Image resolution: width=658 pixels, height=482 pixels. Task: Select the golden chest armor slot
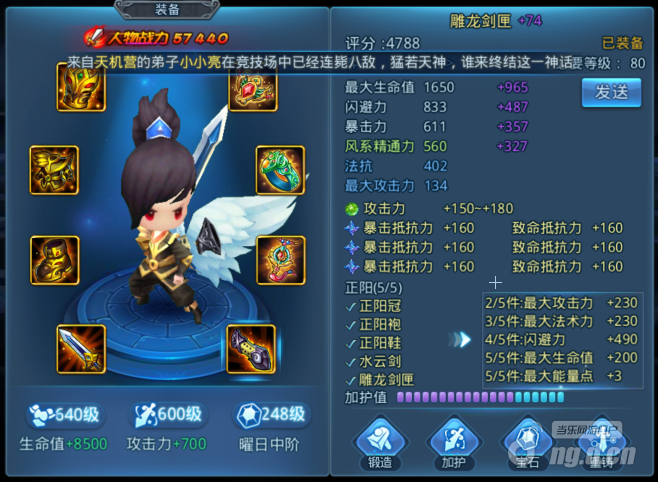click(x=54, y=171)
